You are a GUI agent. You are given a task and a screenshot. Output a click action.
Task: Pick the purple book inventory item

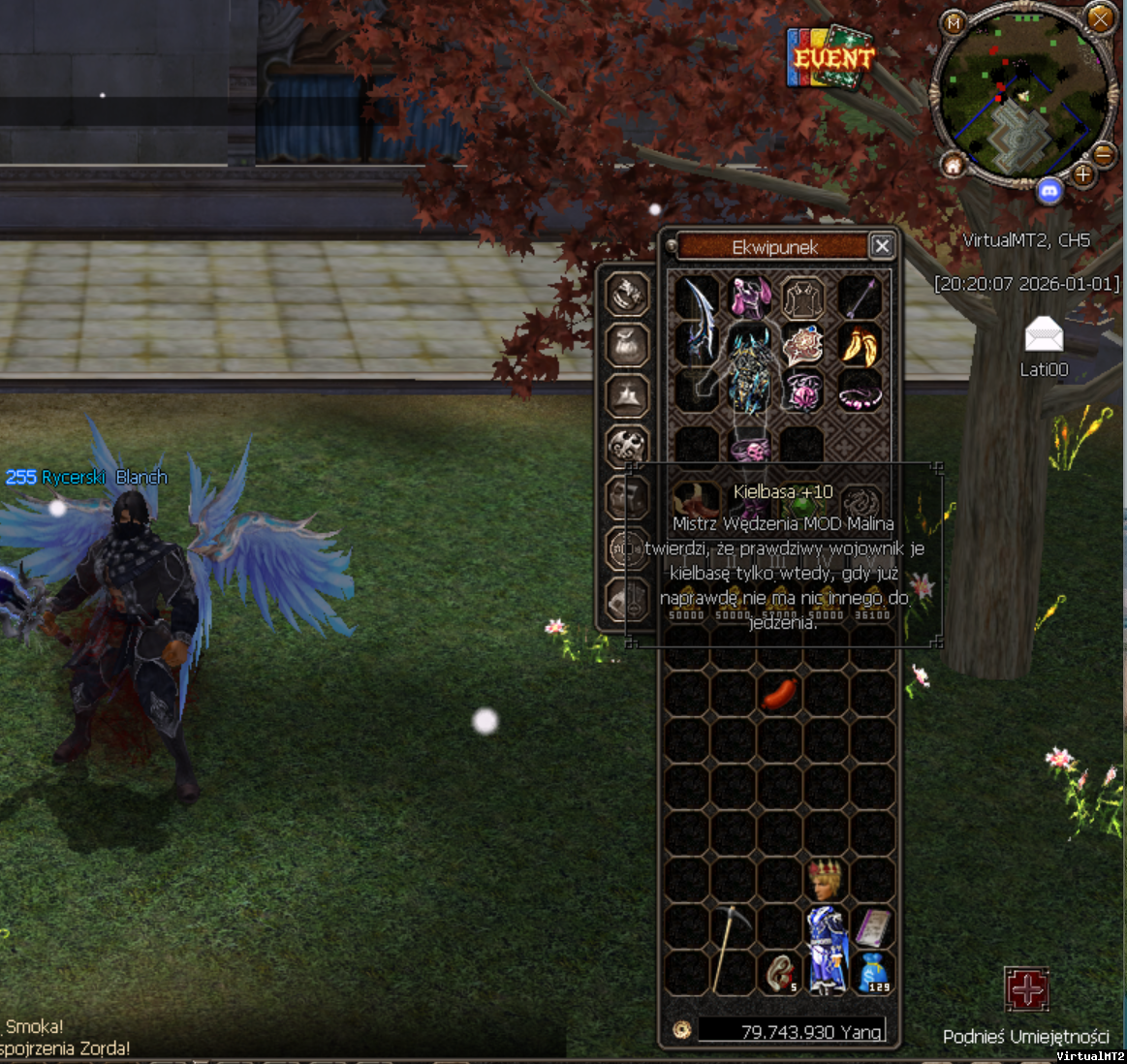[872, 927]
